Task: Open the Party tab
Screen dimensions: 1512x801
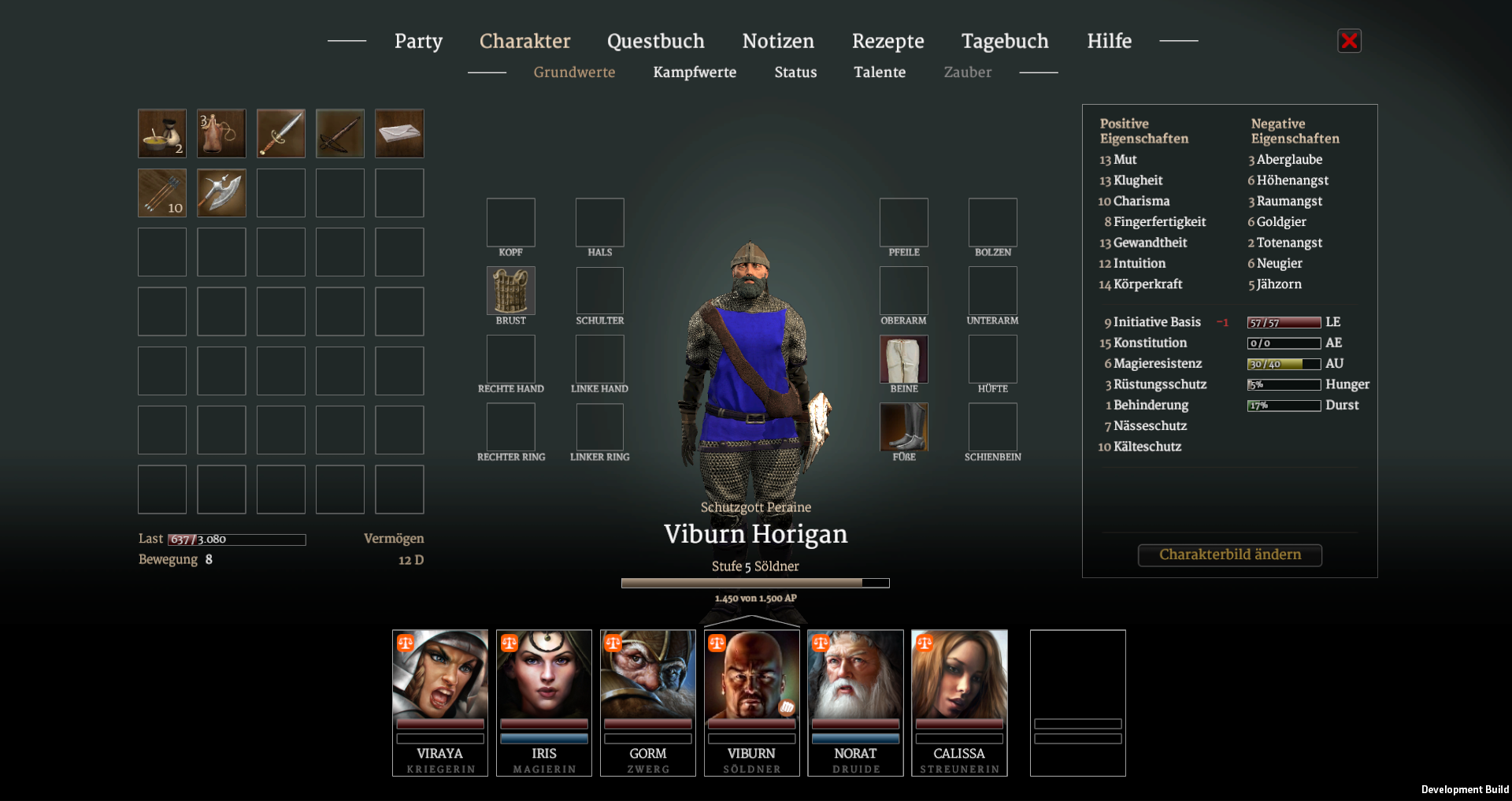Action: pyautogui.click(x=418, y=41)
